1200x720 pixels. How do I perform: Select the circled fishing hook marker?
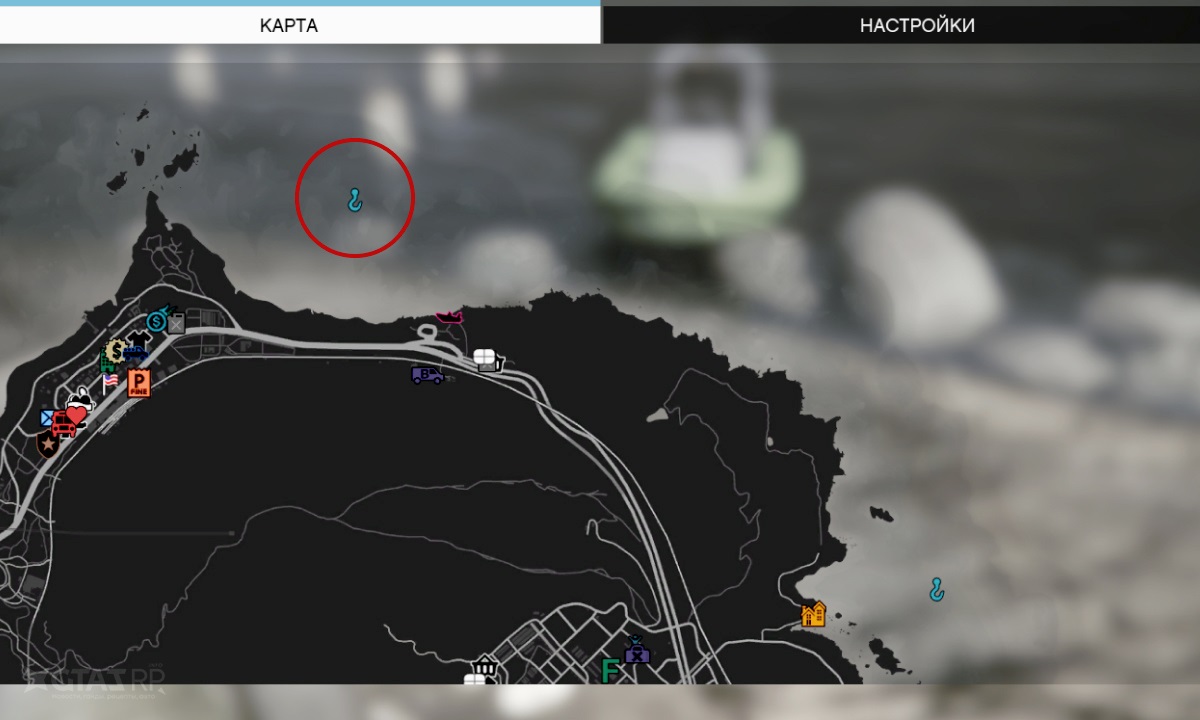(x=354, y=201)
